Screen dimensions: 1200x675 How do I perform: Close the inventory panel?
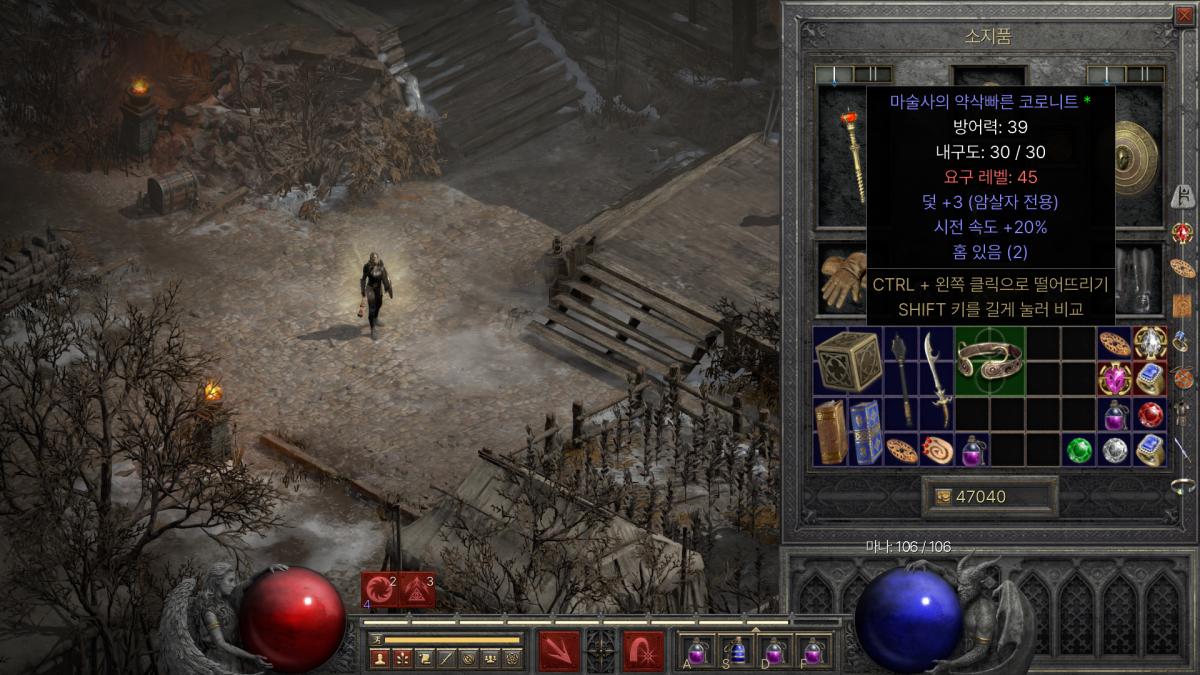(x=1186, y=14)
